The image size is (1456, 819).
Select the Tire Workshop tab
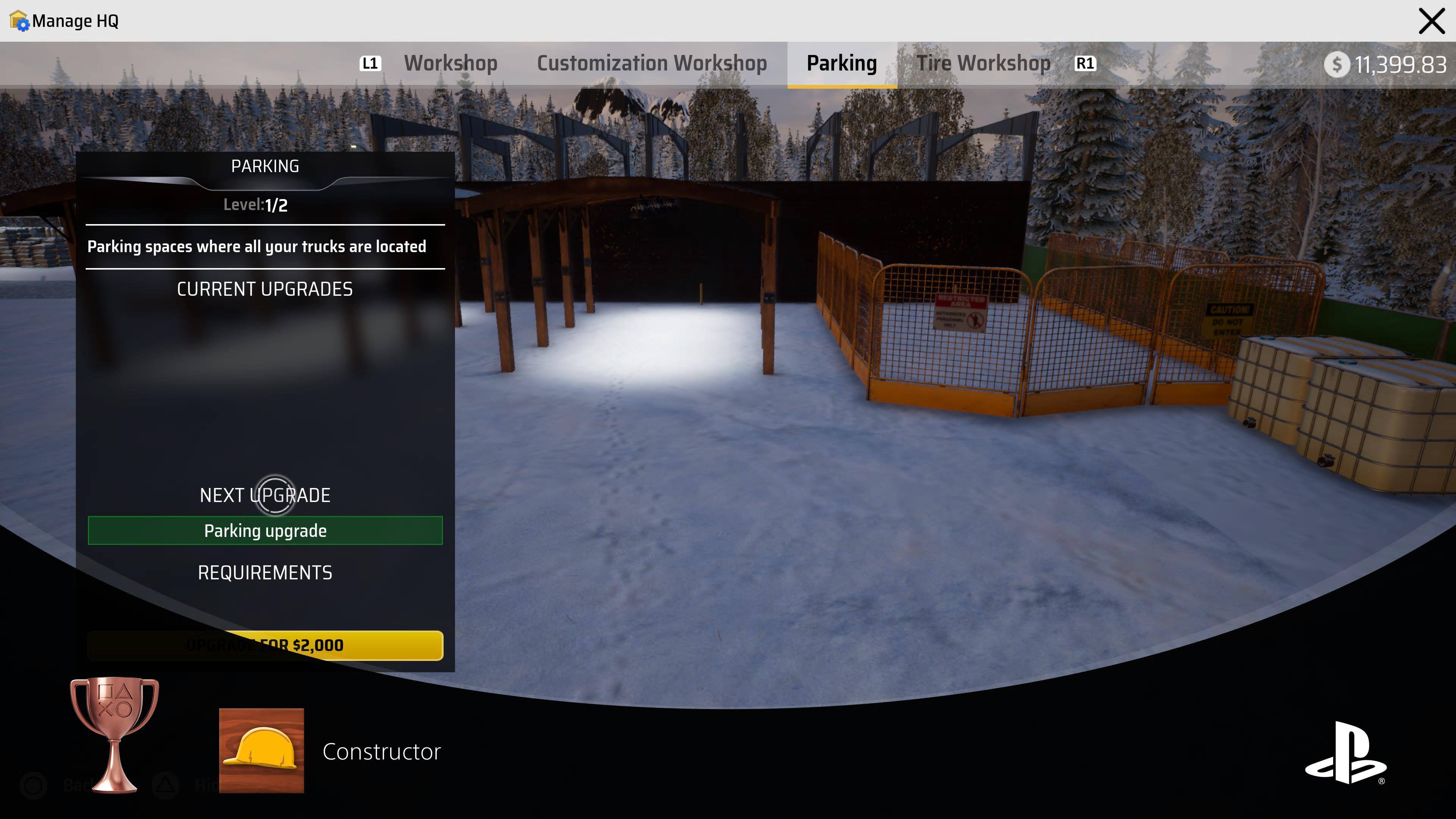pyautogui.click(x=984, y=63)
